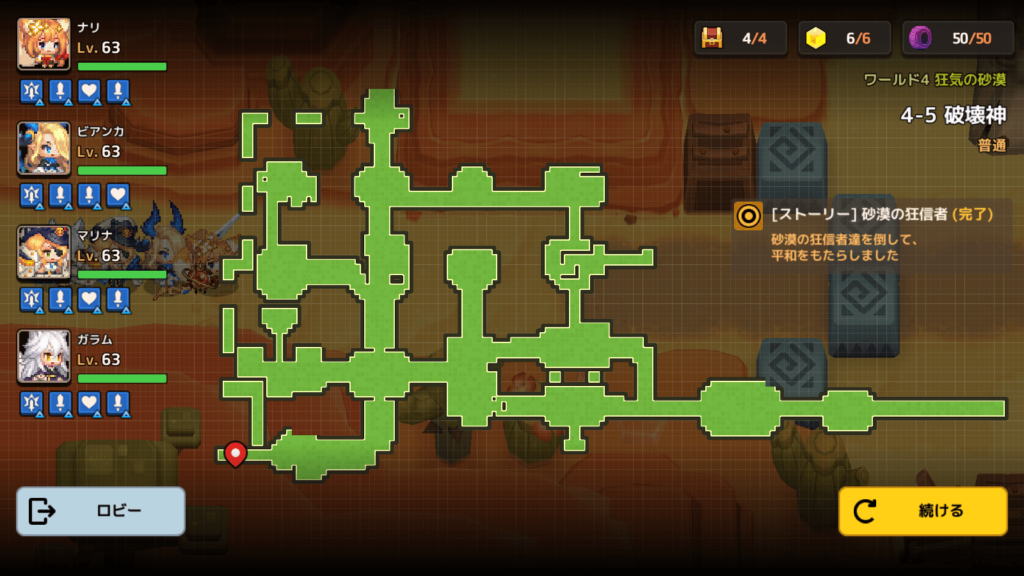
Task: Select ガラム's character portrait
Action: tap(44, 356)
